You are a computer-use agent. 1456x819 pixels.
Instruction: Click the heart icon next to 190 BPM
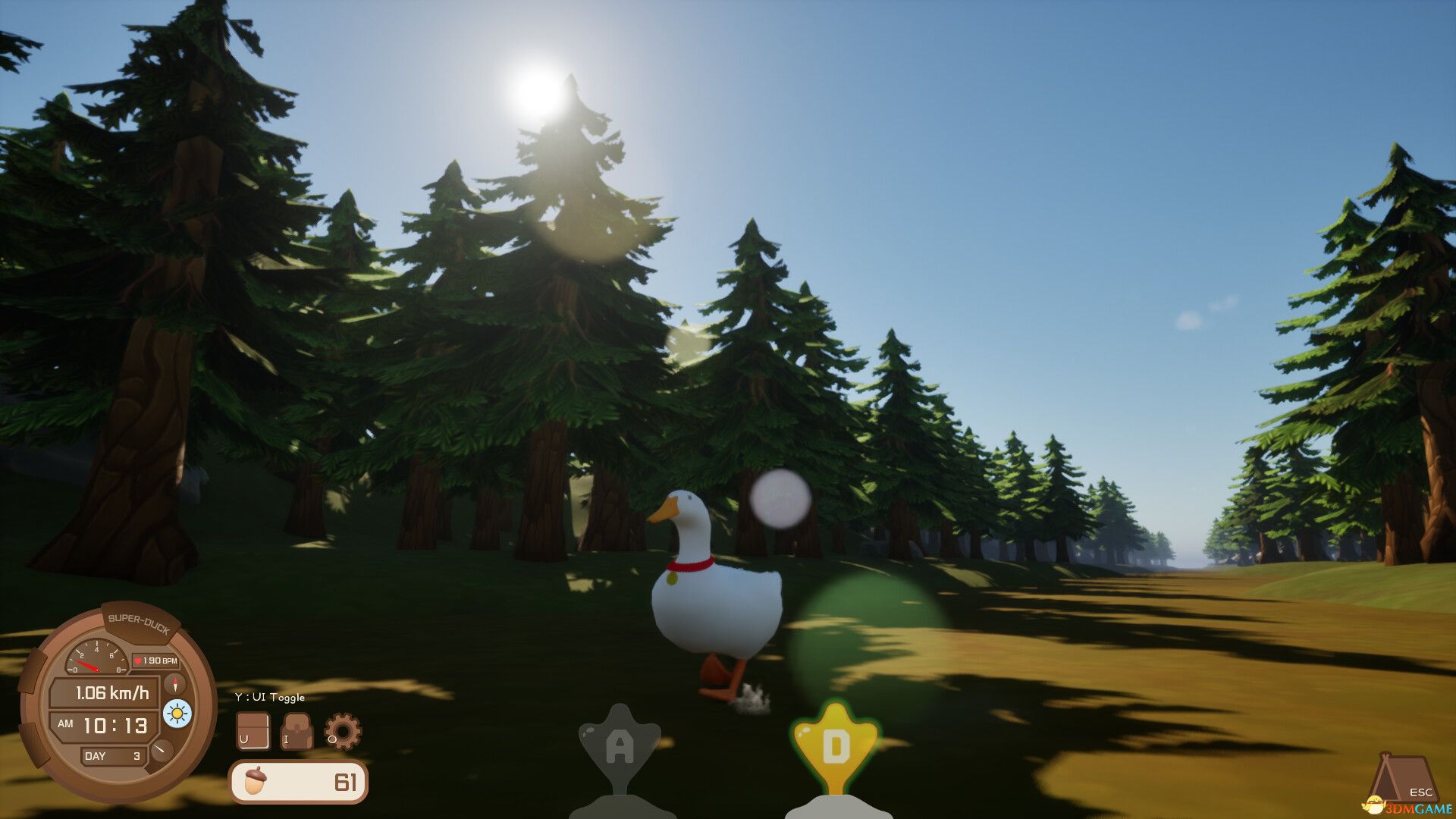click(137, 661)
